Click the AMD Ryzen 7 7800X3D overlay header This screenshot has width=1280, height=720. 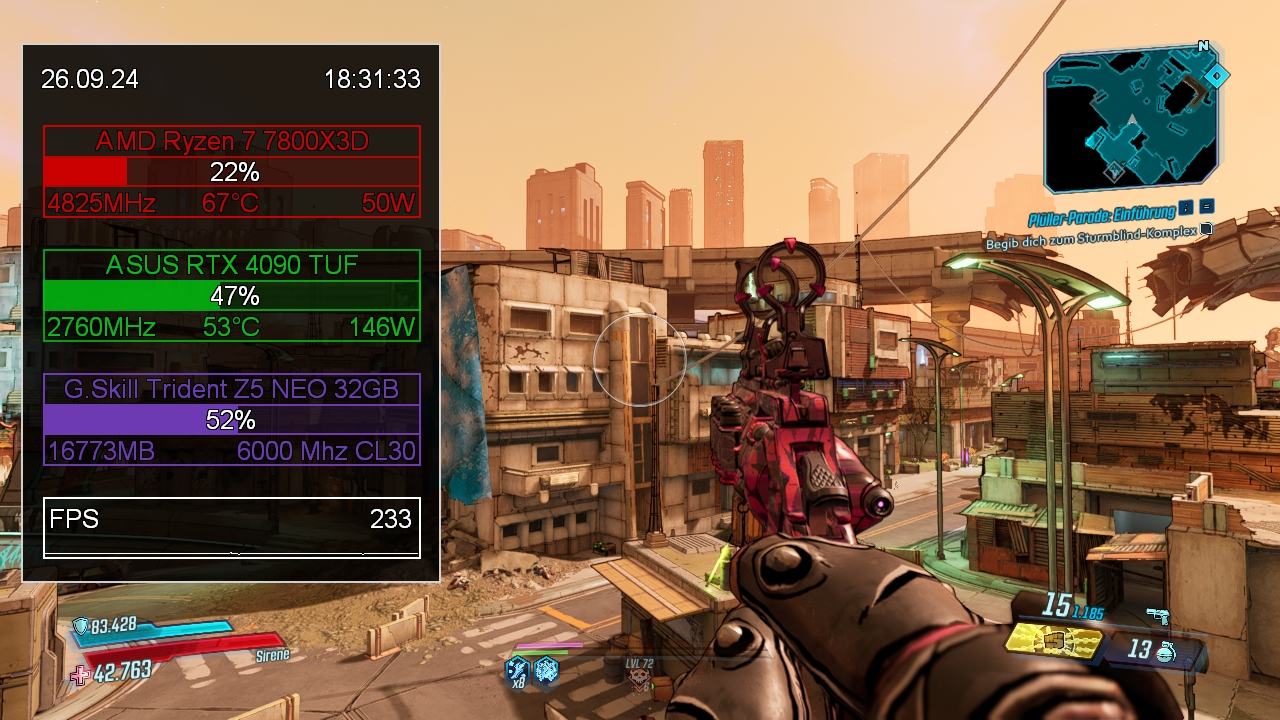[x=232, y=141]
